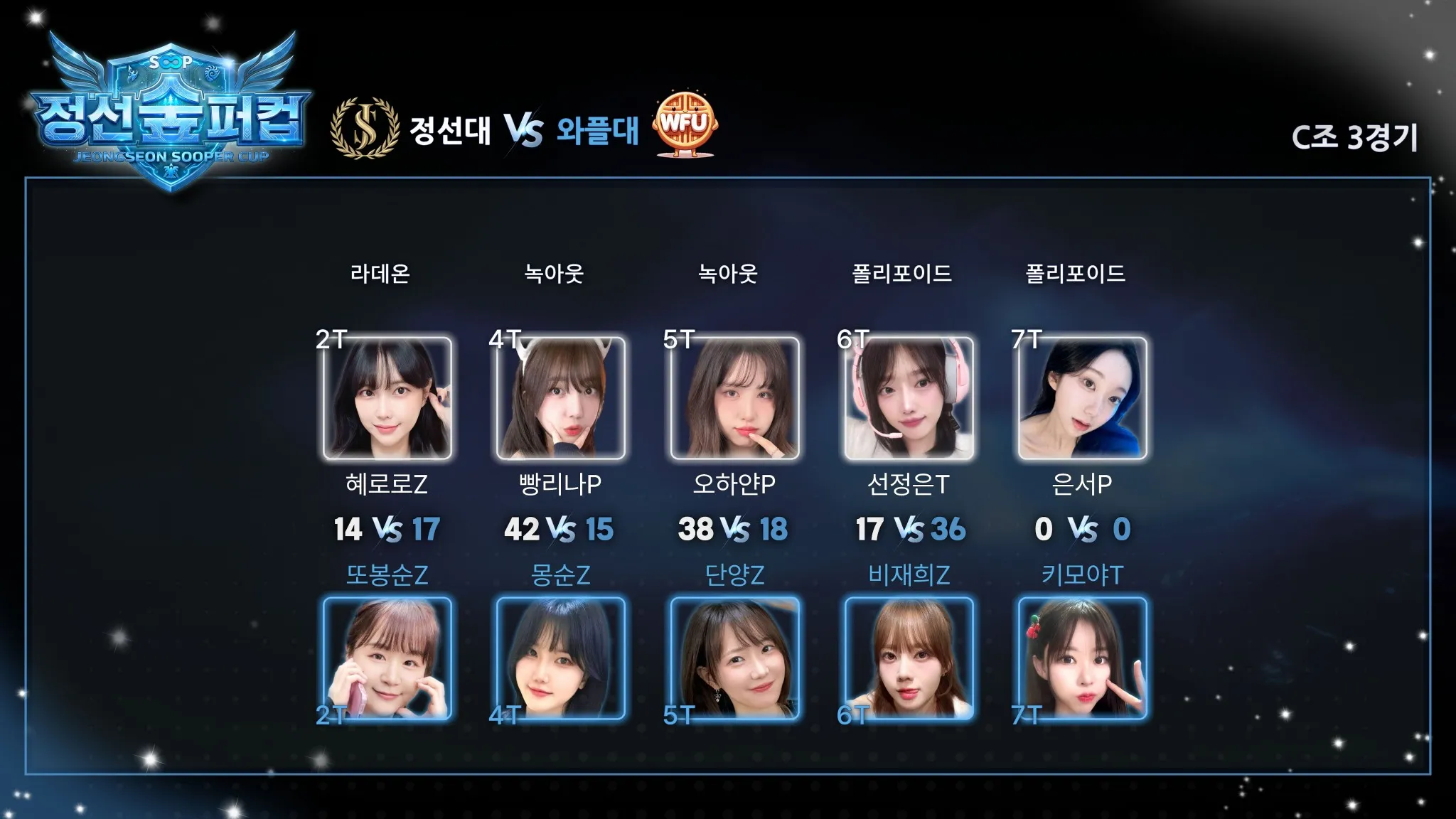1456x819 pixels.
Task: Click the 정선대 gold laurel team emblem
Action: 365,128
